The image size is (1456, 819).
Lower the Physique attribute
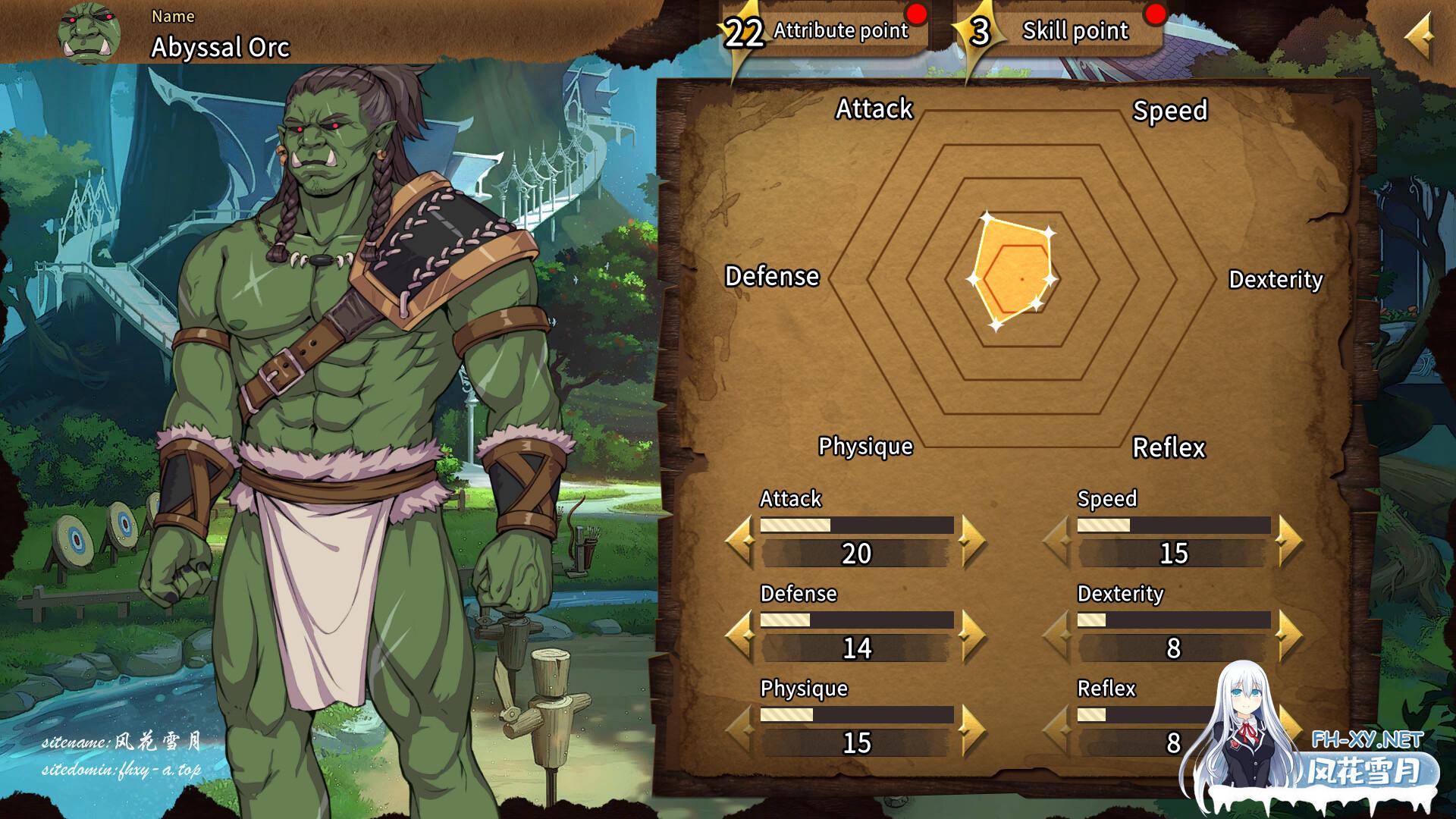point(741,730)
